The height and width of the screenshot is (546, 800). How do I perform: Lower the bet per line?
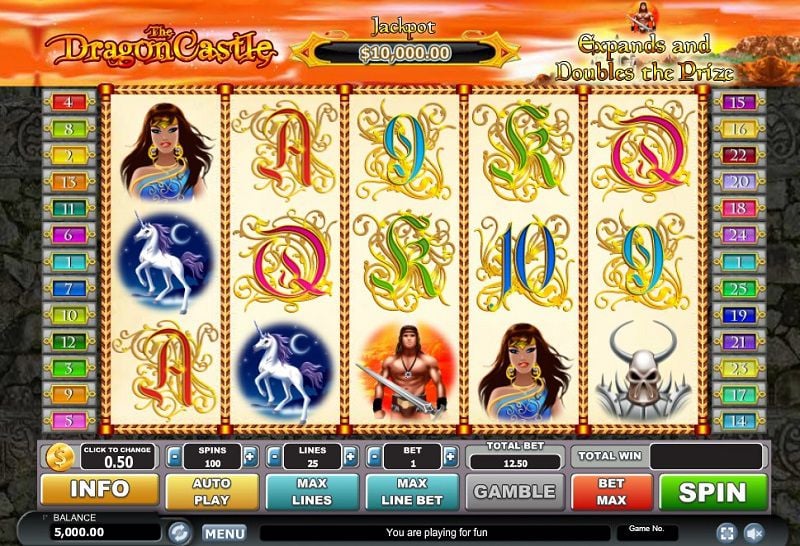(373, 457)
